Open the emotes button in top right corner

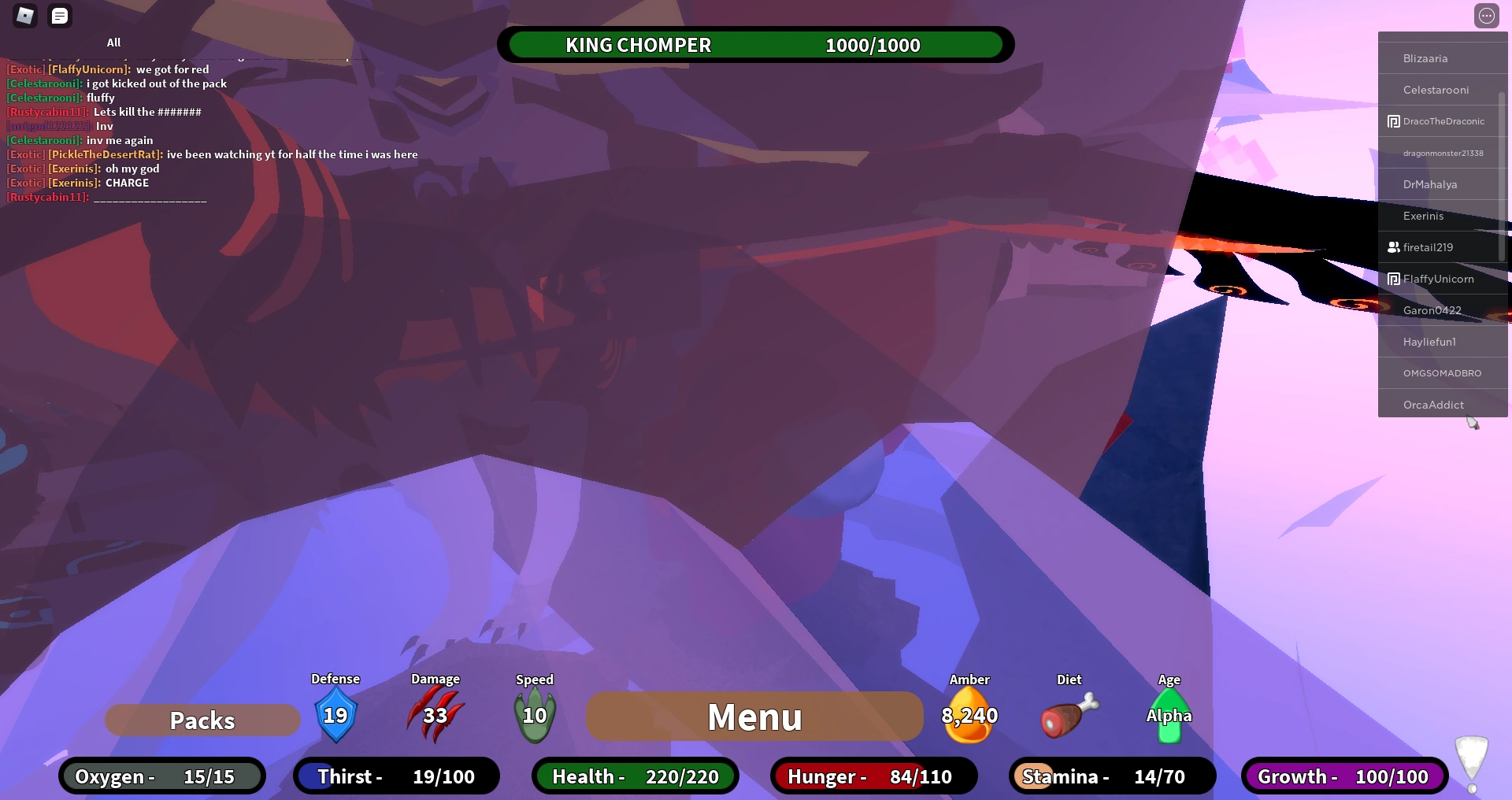click(x=1487, y=15)
